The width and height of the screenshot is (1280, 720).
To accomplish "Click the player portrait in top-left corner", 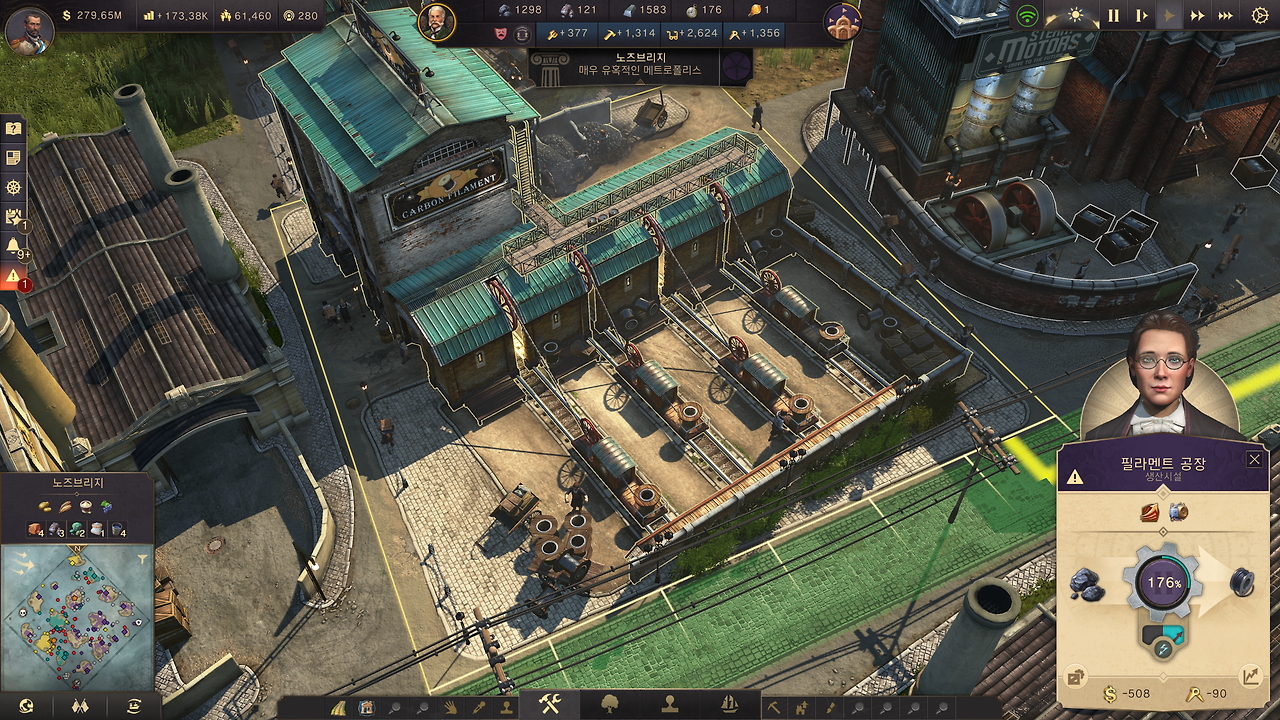I will [28, 28].
